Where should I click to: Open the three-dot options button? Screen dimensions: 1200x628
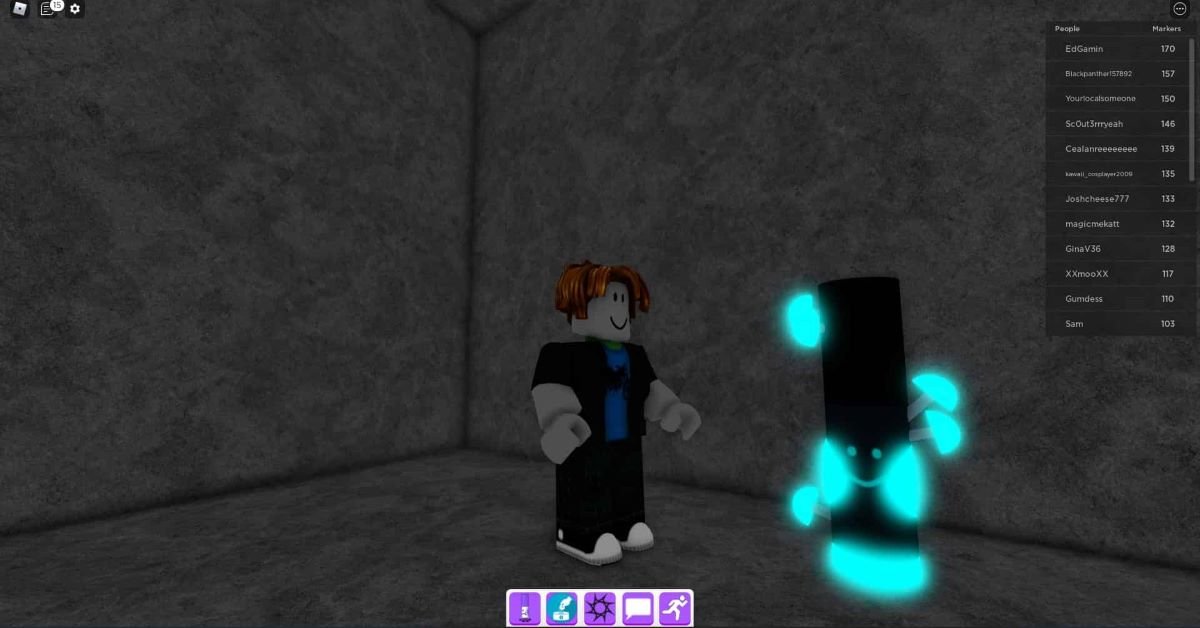coord(1179,9)
